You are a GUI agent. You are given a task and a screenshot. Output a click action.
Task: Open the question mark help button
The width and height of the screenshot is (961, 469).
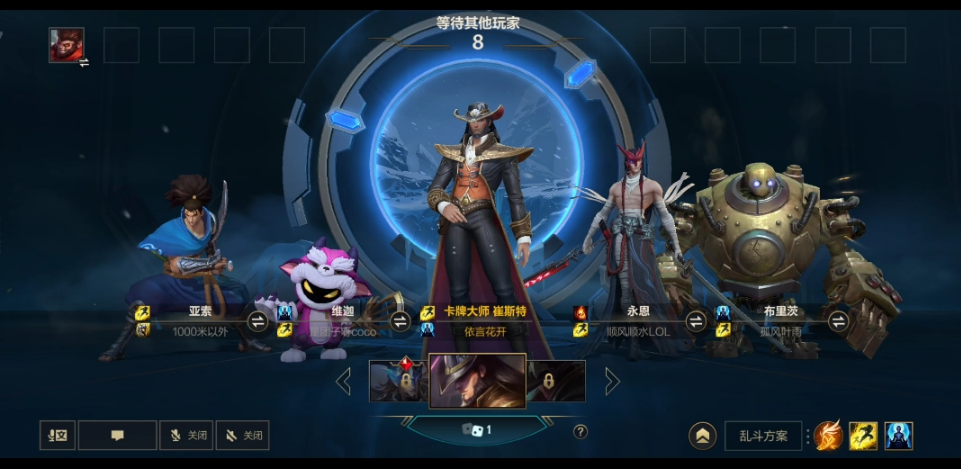[580, 432]
